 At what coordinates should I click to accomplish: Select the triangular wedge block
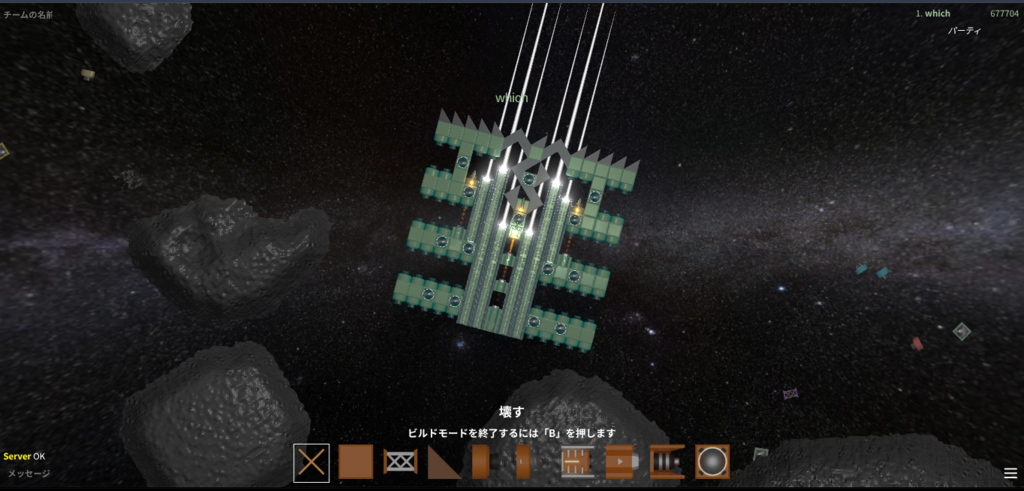pyautogui.click(x=444, y=462)
